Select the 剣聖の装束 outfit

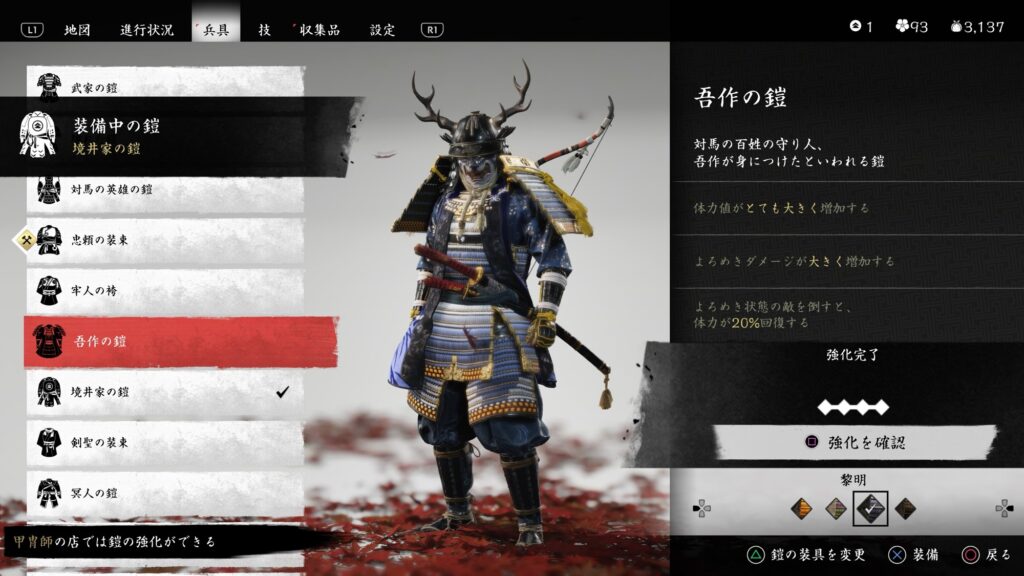(x=165, y=442)
